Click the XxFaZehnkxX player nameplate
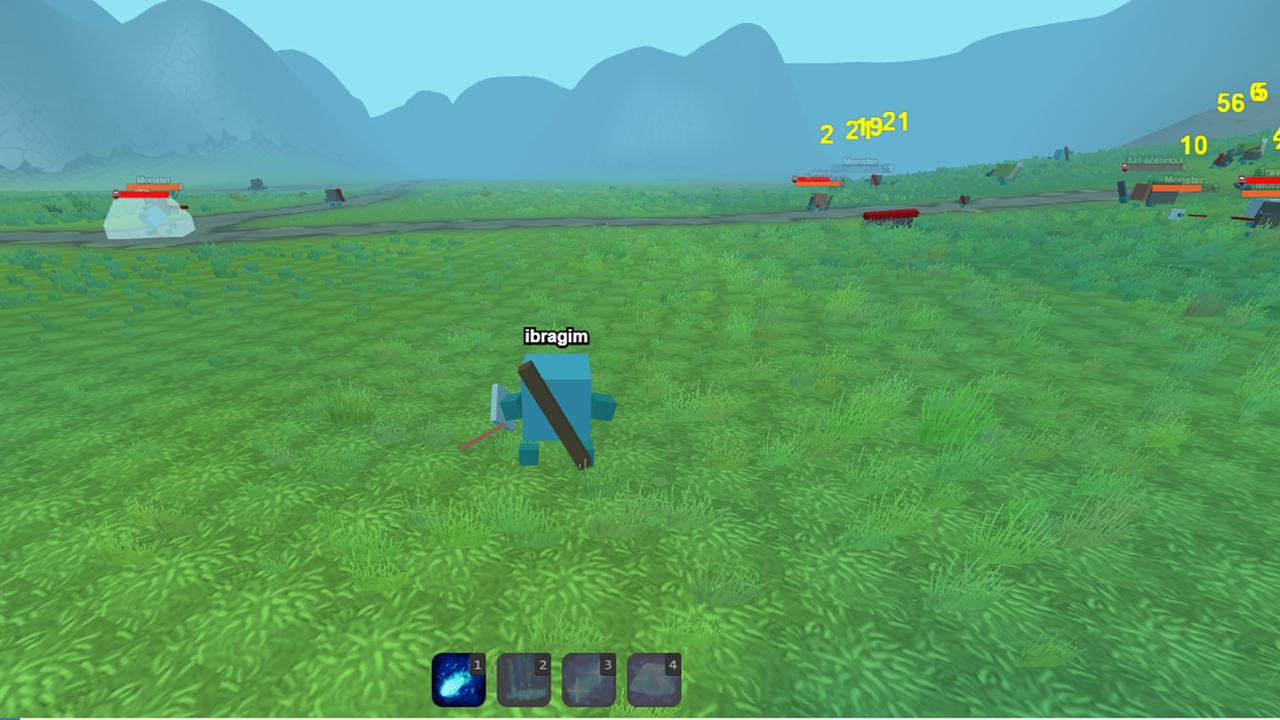 tap(1155, 159)
